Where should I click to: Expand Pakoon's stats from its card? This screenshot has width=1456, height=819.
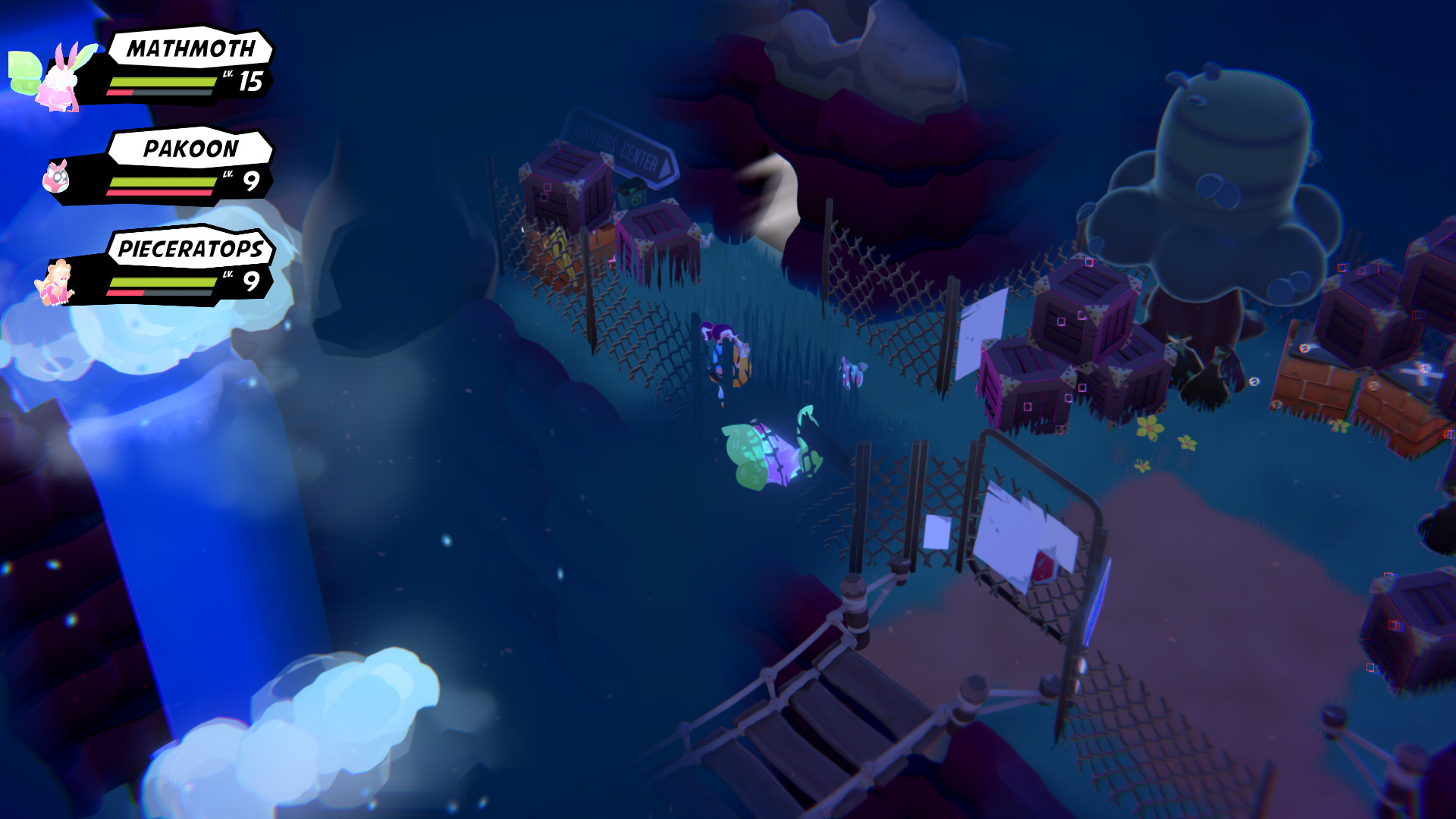(174, 184)
